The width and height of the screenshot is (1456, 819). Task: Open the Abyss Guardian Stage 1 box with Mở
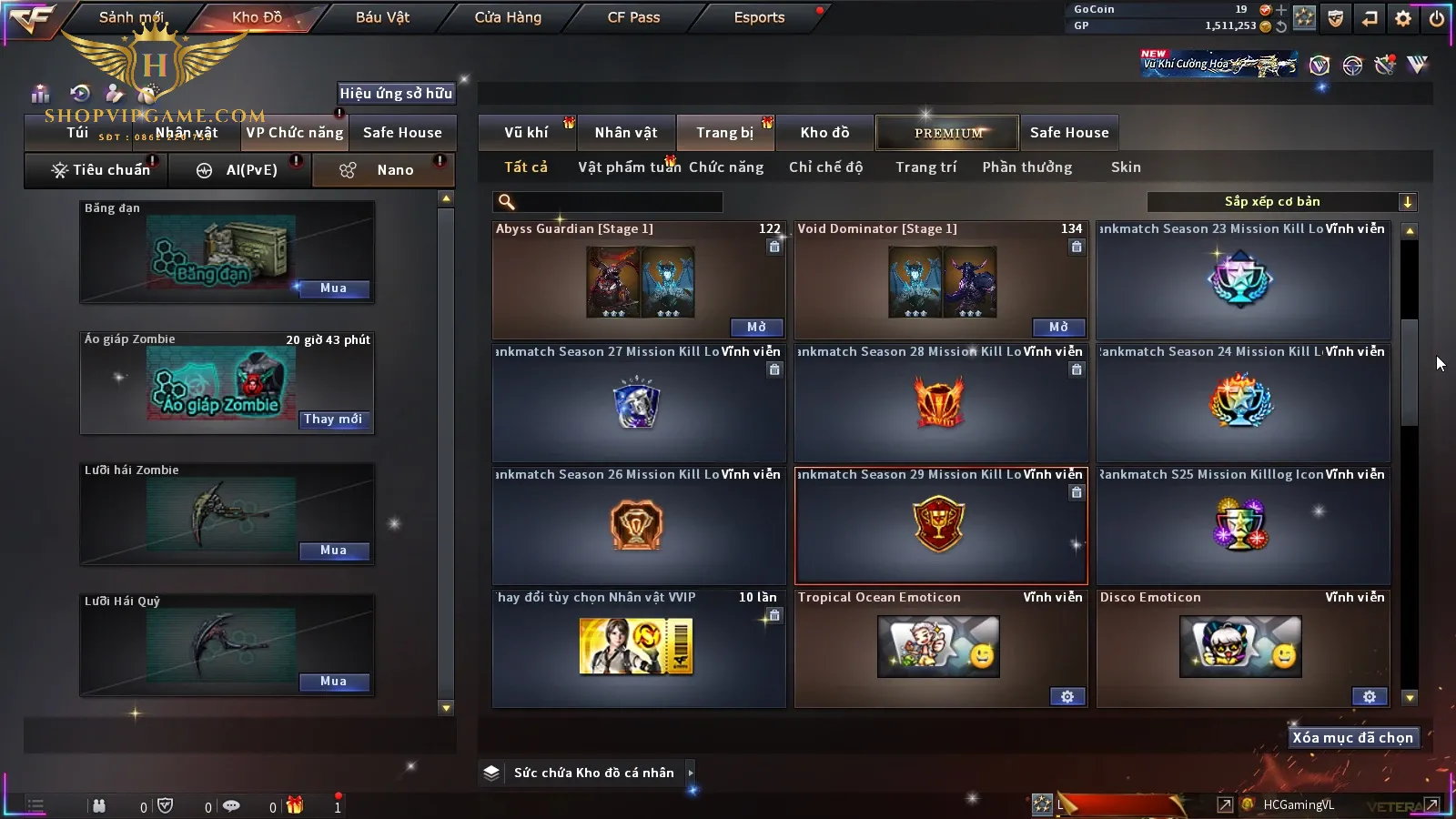[x=756, y=328]
